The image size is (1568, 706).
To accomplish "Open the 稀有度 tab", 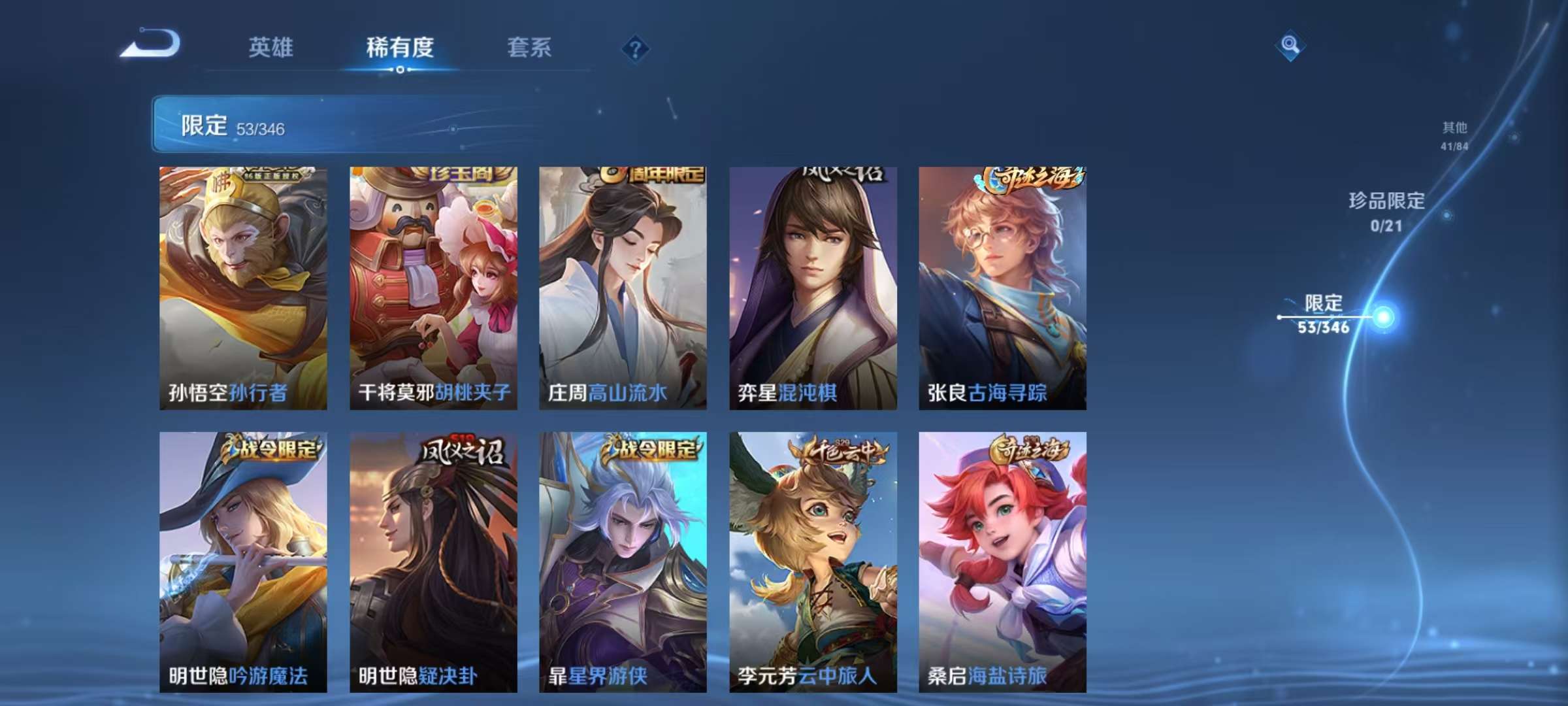I will point(400,47).
